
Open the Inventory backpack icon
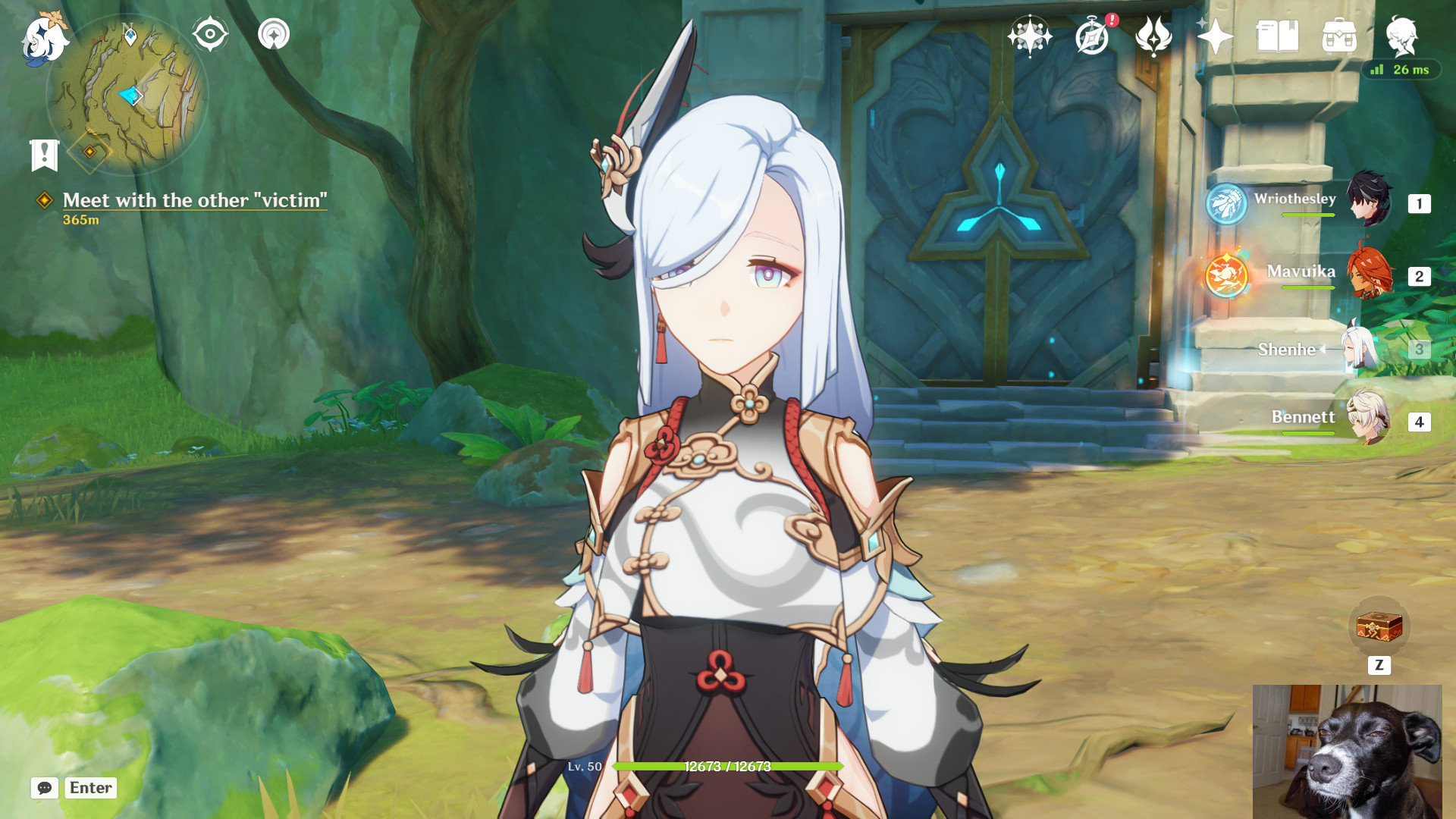click(1341, 34)
